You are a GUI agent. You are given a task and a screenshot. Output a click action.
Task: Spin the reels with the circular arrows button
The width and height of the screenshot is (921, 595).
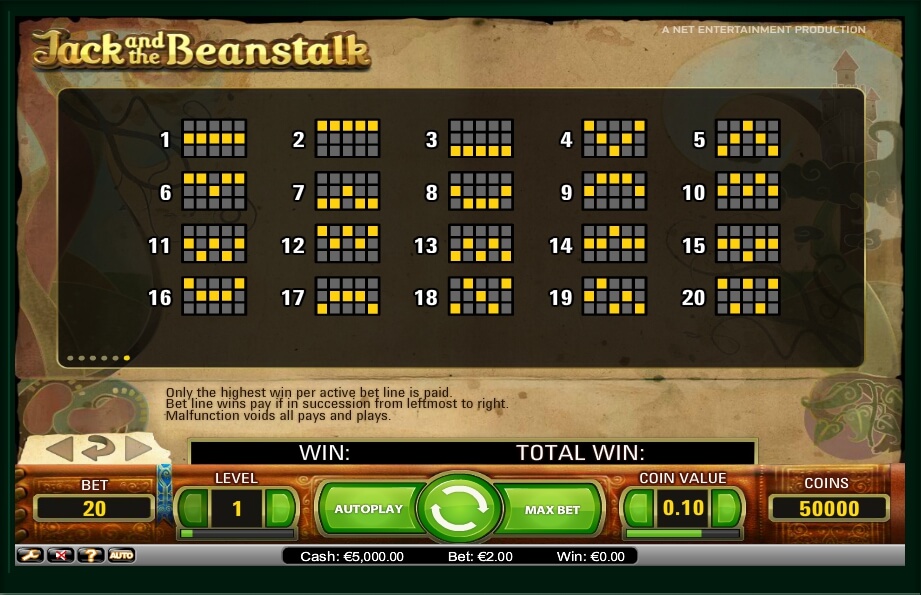tap(459, 508)
